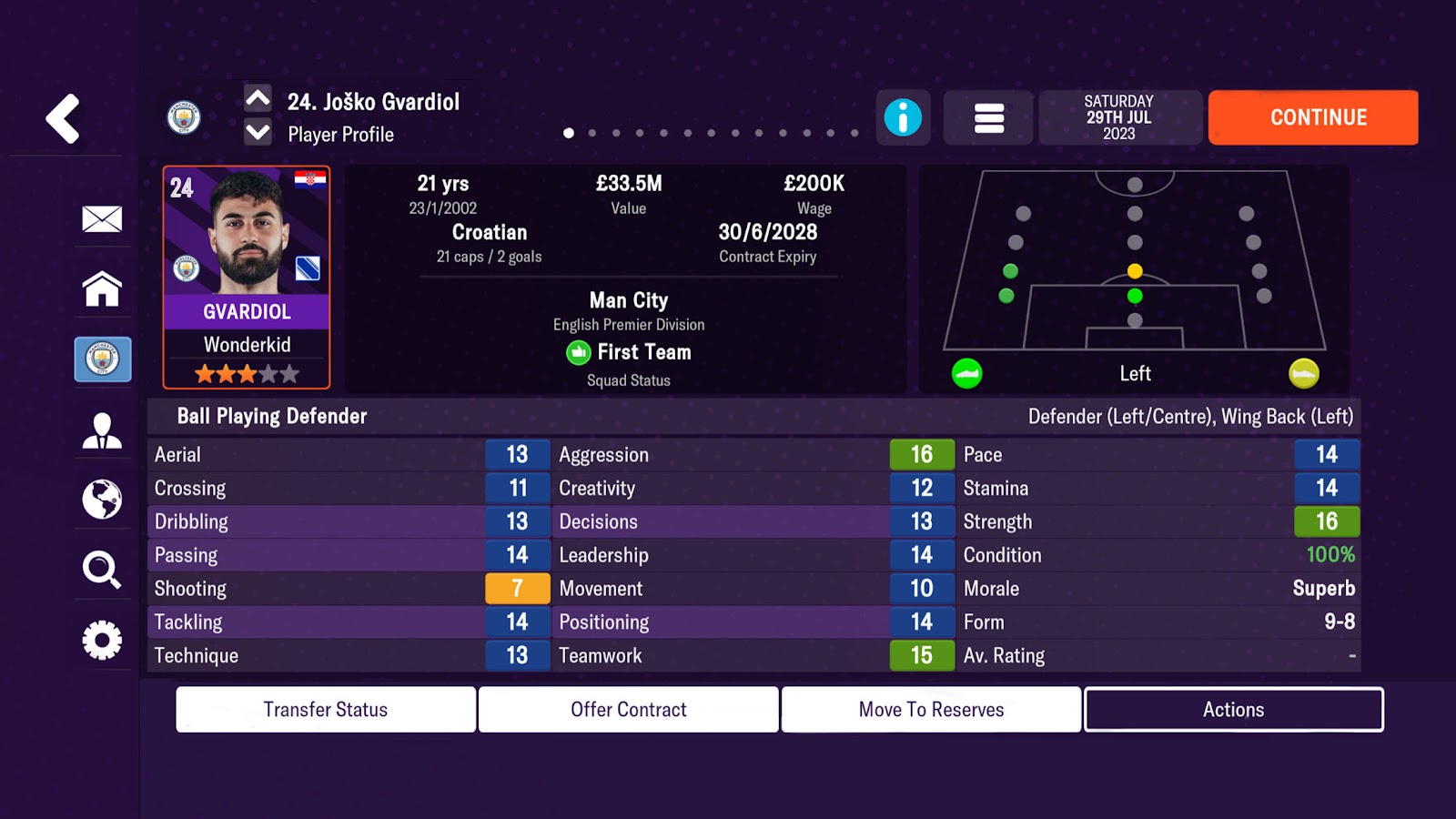This screenshot has width=1456, height=819.
Task: Open the Actions menu
Action: [x=1233, y=710]
